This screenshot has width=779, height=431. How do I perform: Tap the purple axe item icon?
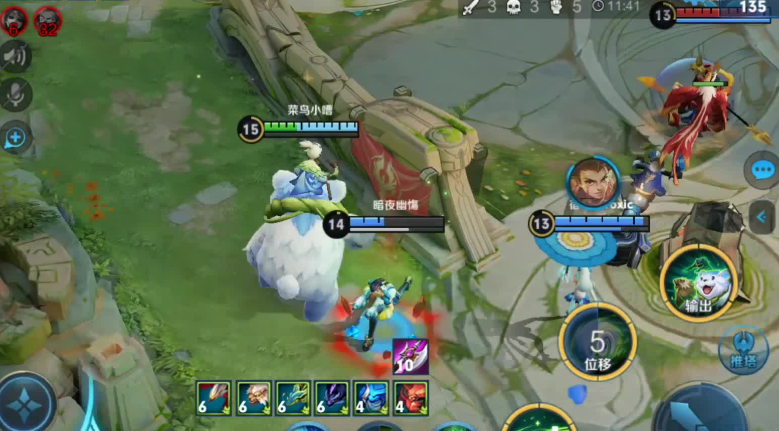410,356
